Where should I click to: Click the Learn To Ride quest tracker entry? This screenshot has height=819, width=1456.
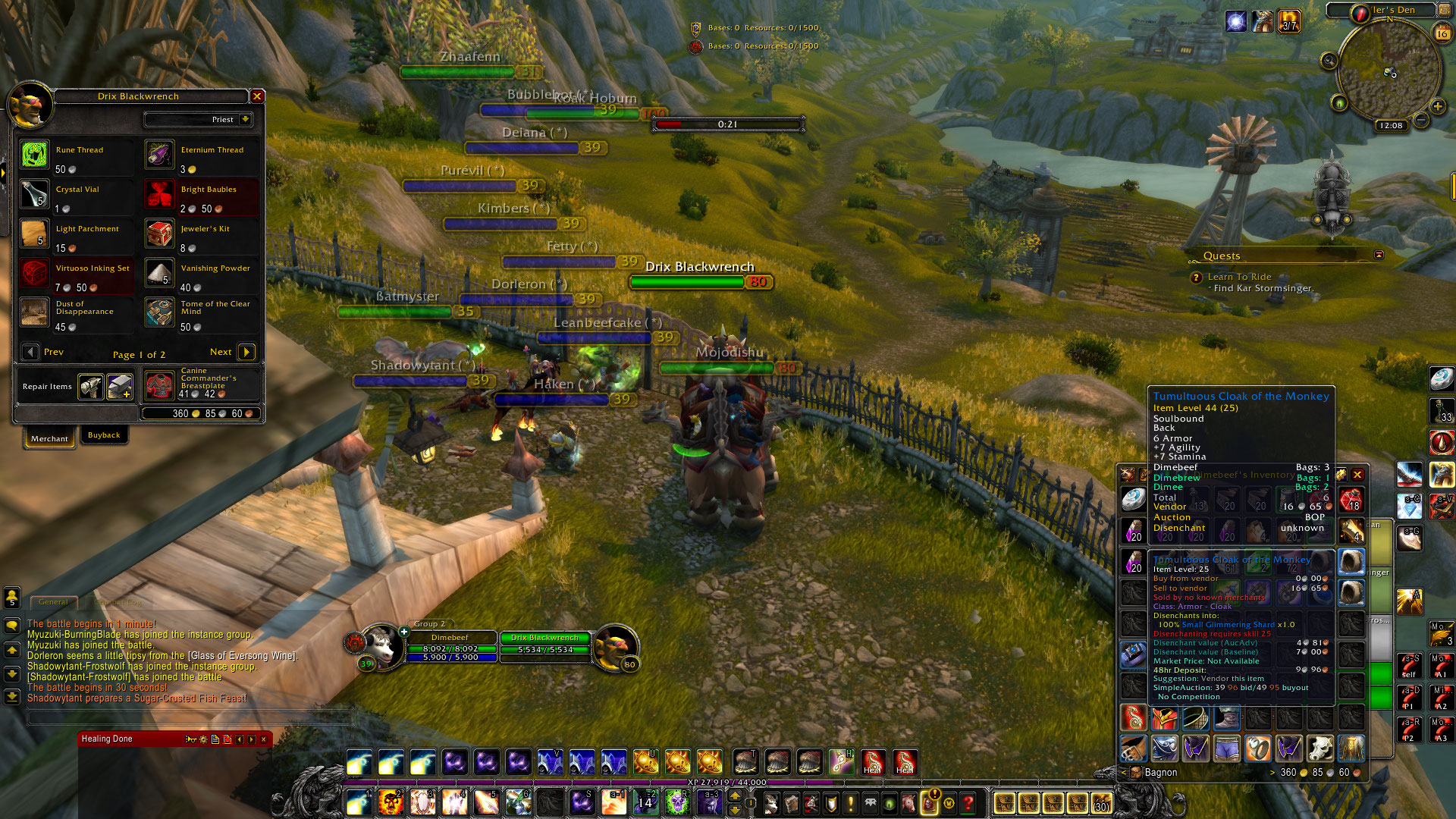(1239, 277)
